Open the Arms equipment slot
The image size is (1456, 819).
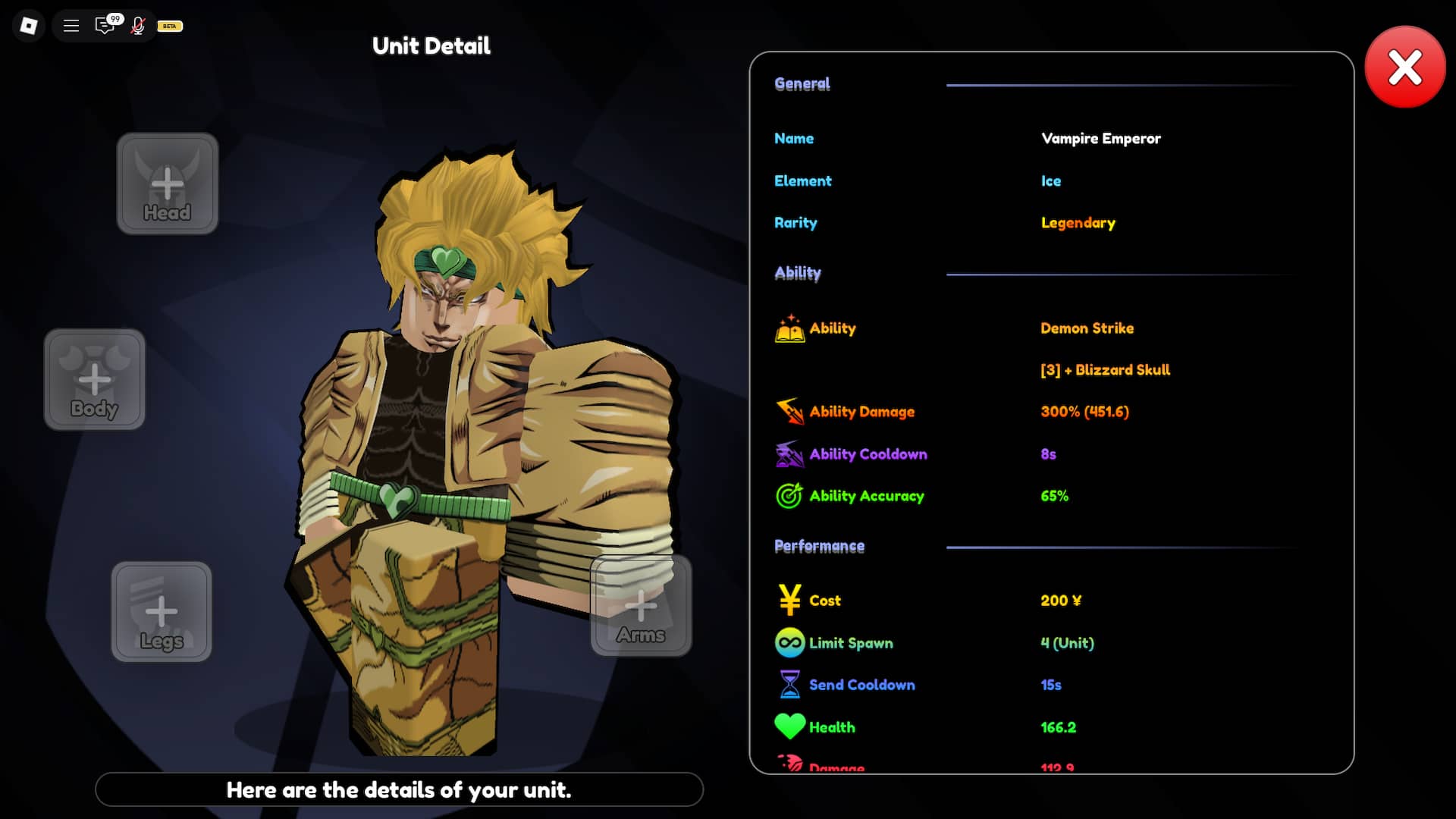pos(641,606)
